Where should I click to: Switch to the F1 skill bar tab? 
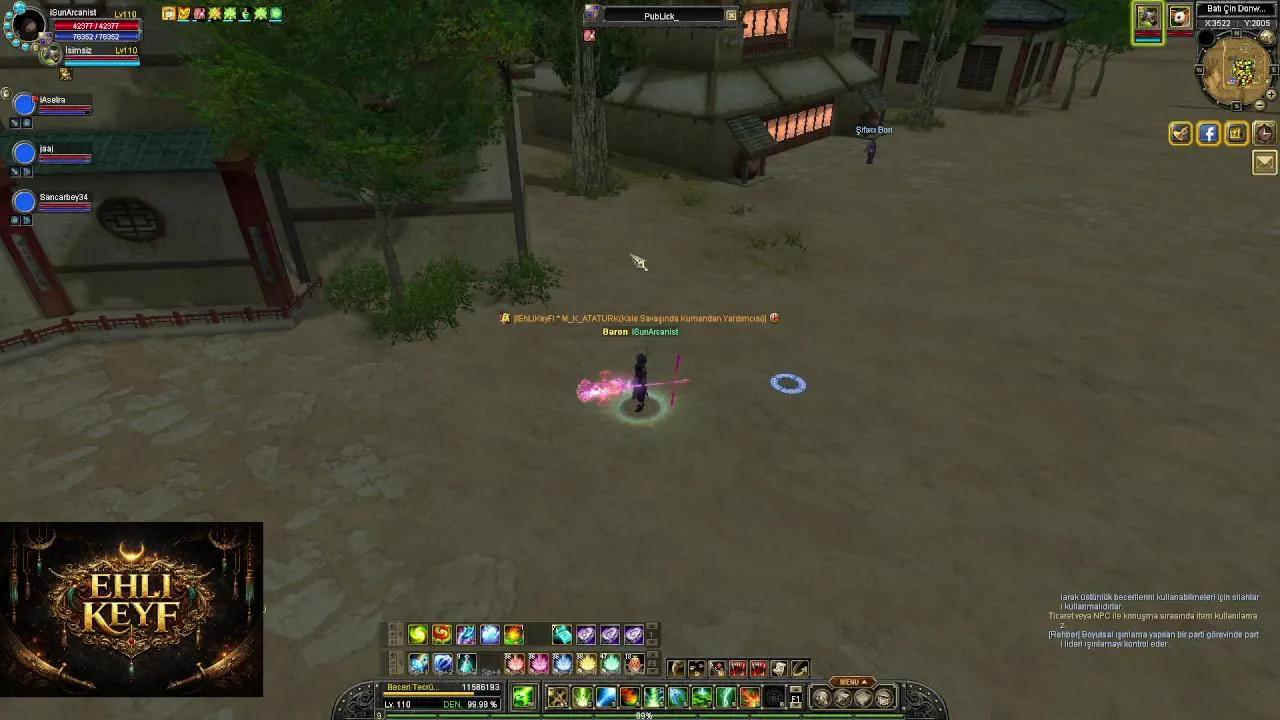[x=795, y=699]
